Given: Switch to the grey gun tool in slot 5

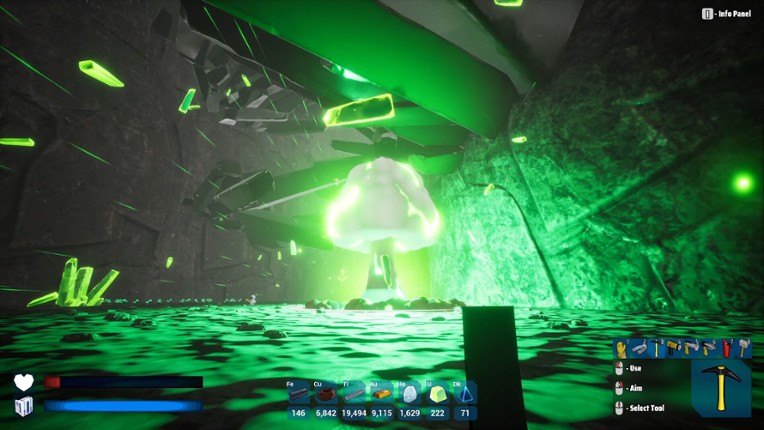Looking at the screenshot, I should [692, 348].
